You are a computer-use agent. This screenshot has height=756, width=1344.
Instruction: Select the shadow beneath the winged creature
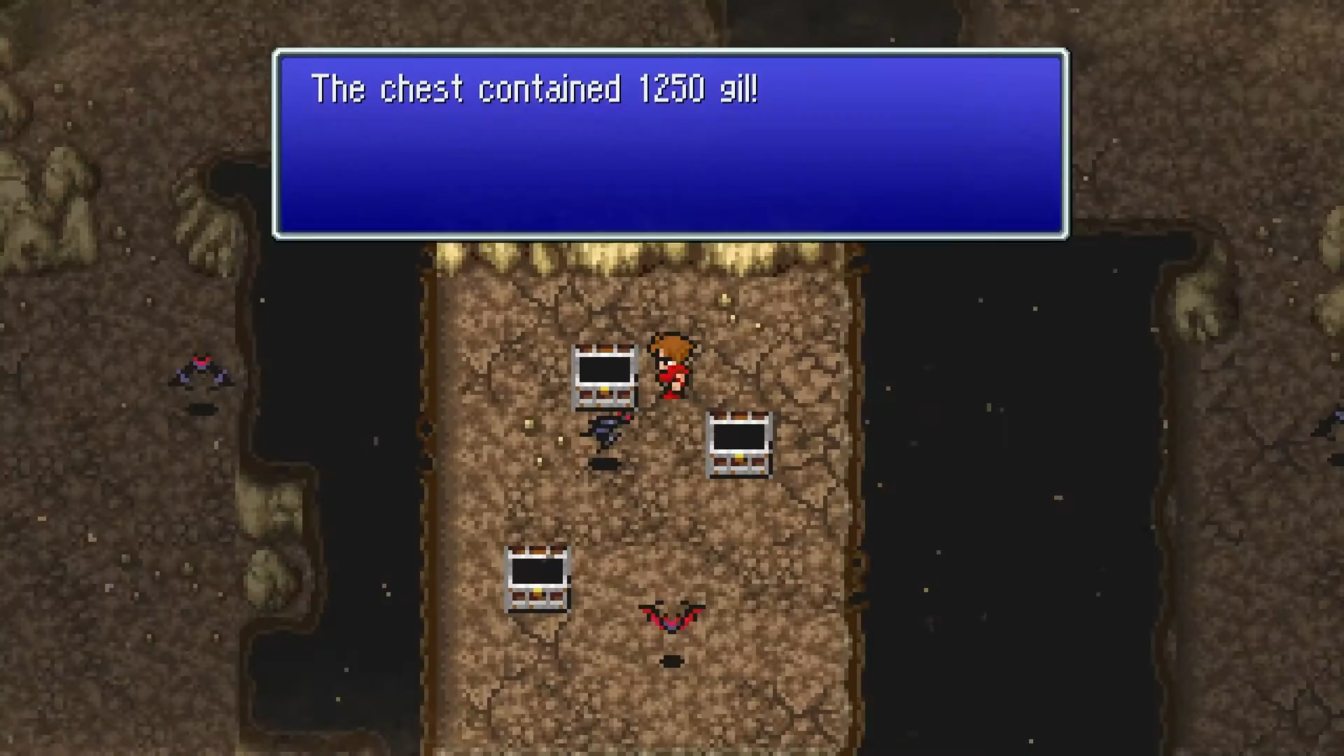point(670,660)
